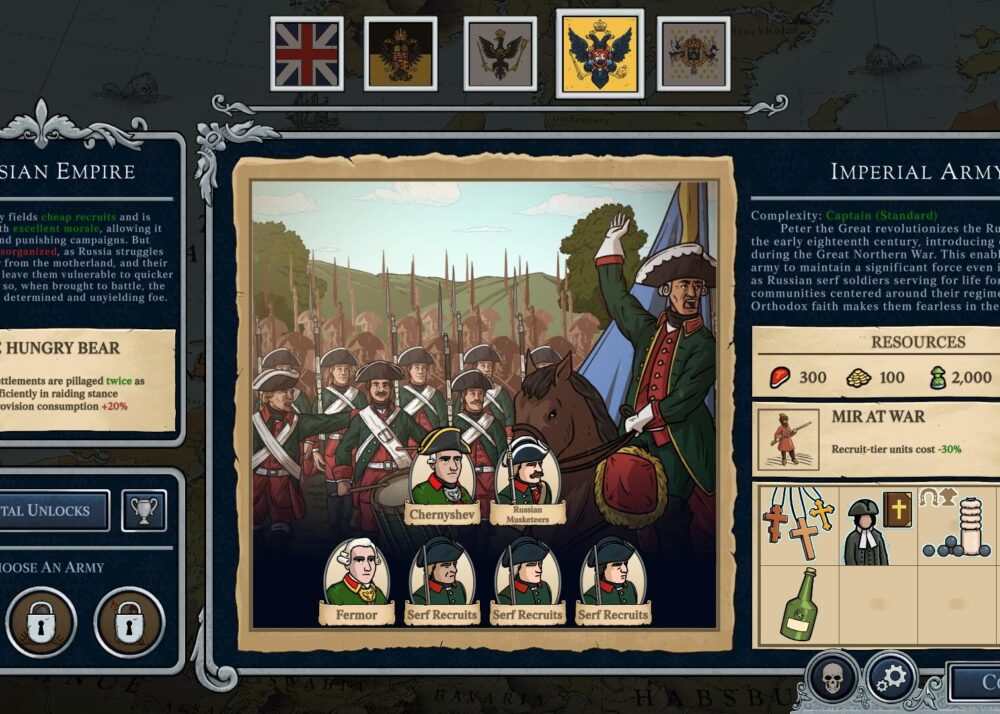Viewport: 1000px width, 714px height.
Task: Select the cannonballs and powder charge item
Action: 957,525
